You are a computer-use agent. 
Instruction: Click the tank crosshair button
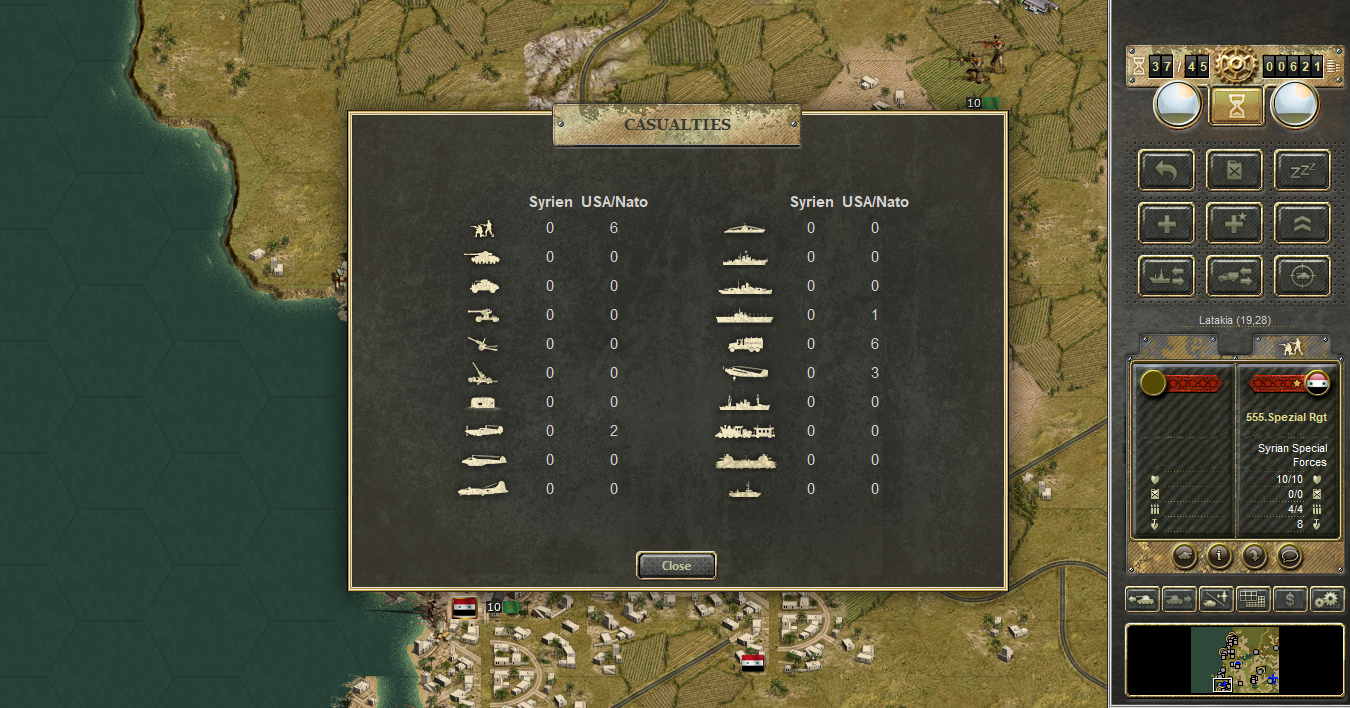(x=1302, y=276)
